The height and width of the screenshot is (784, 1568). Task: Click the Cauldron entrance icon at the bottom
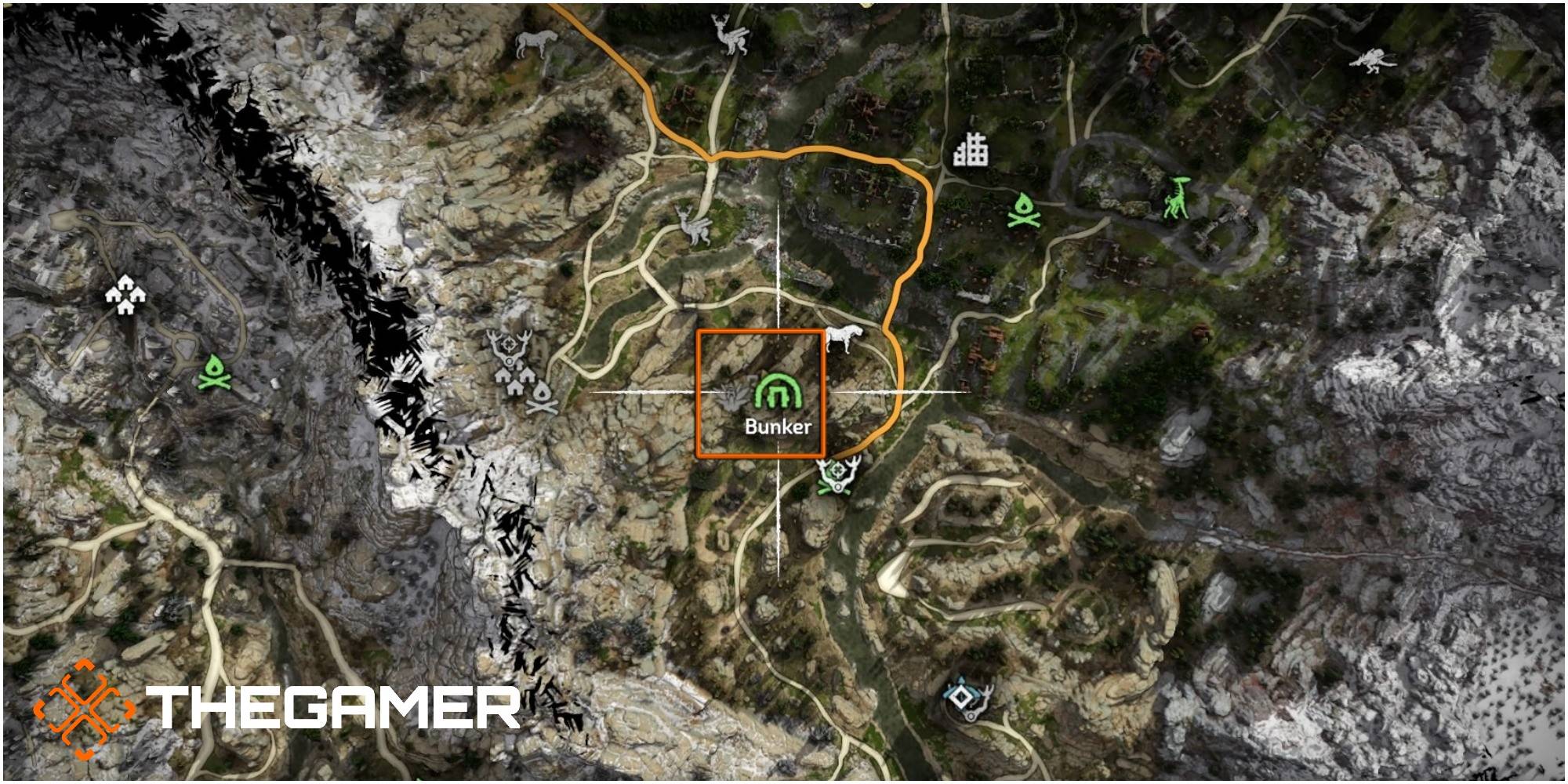coord(963,698)
